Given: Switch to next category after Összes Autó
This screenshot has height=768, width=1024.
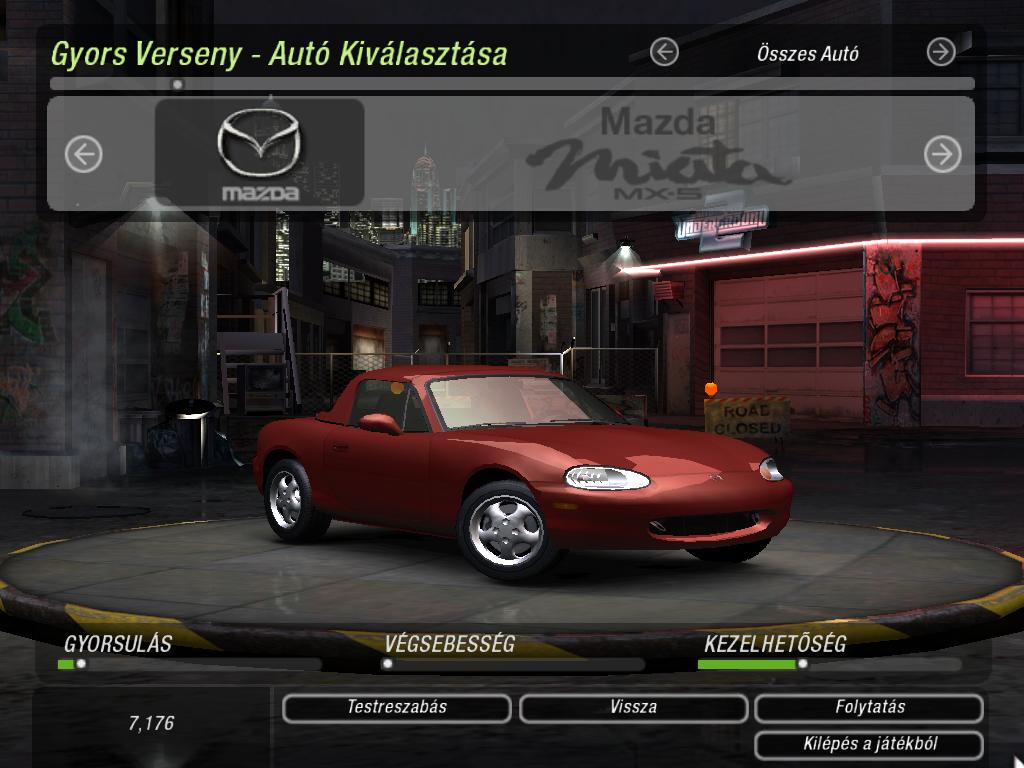Looking at the screenshot, I should click(941, 52).
